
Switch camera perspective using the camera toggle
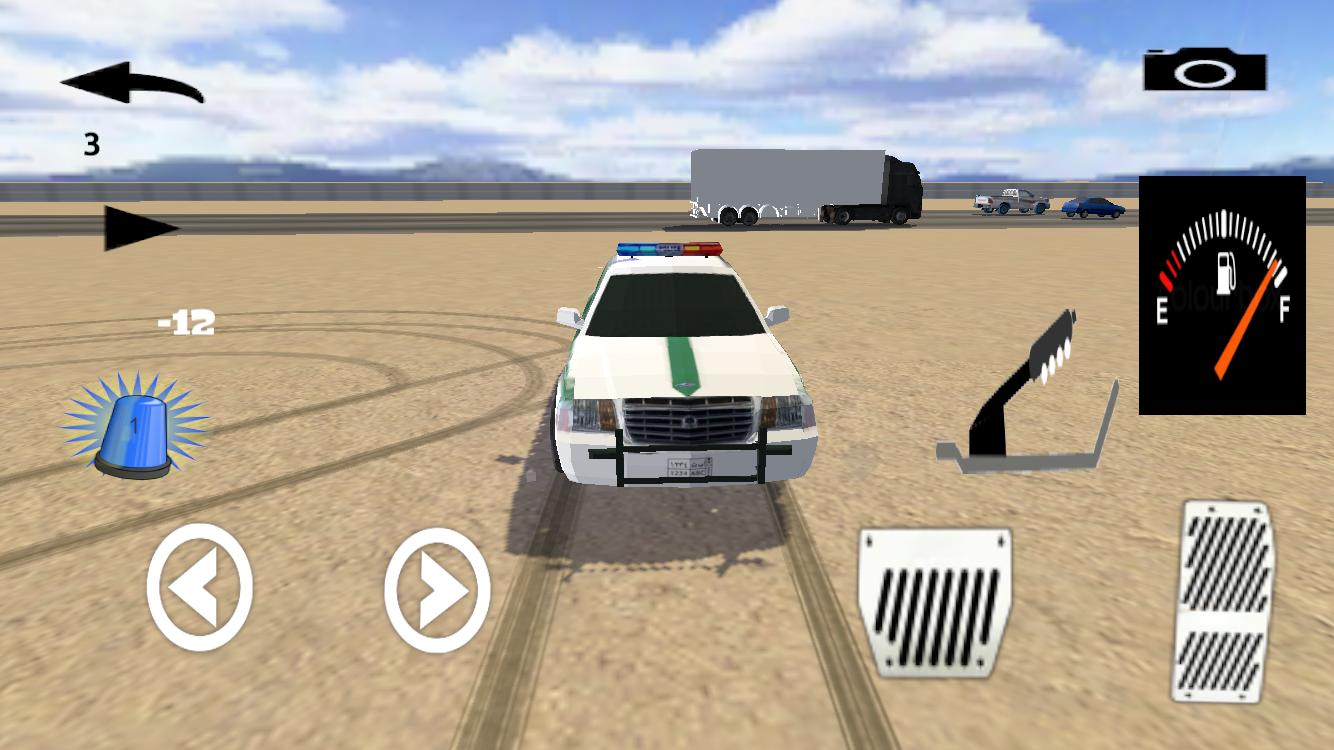(x=1203, y=72)
